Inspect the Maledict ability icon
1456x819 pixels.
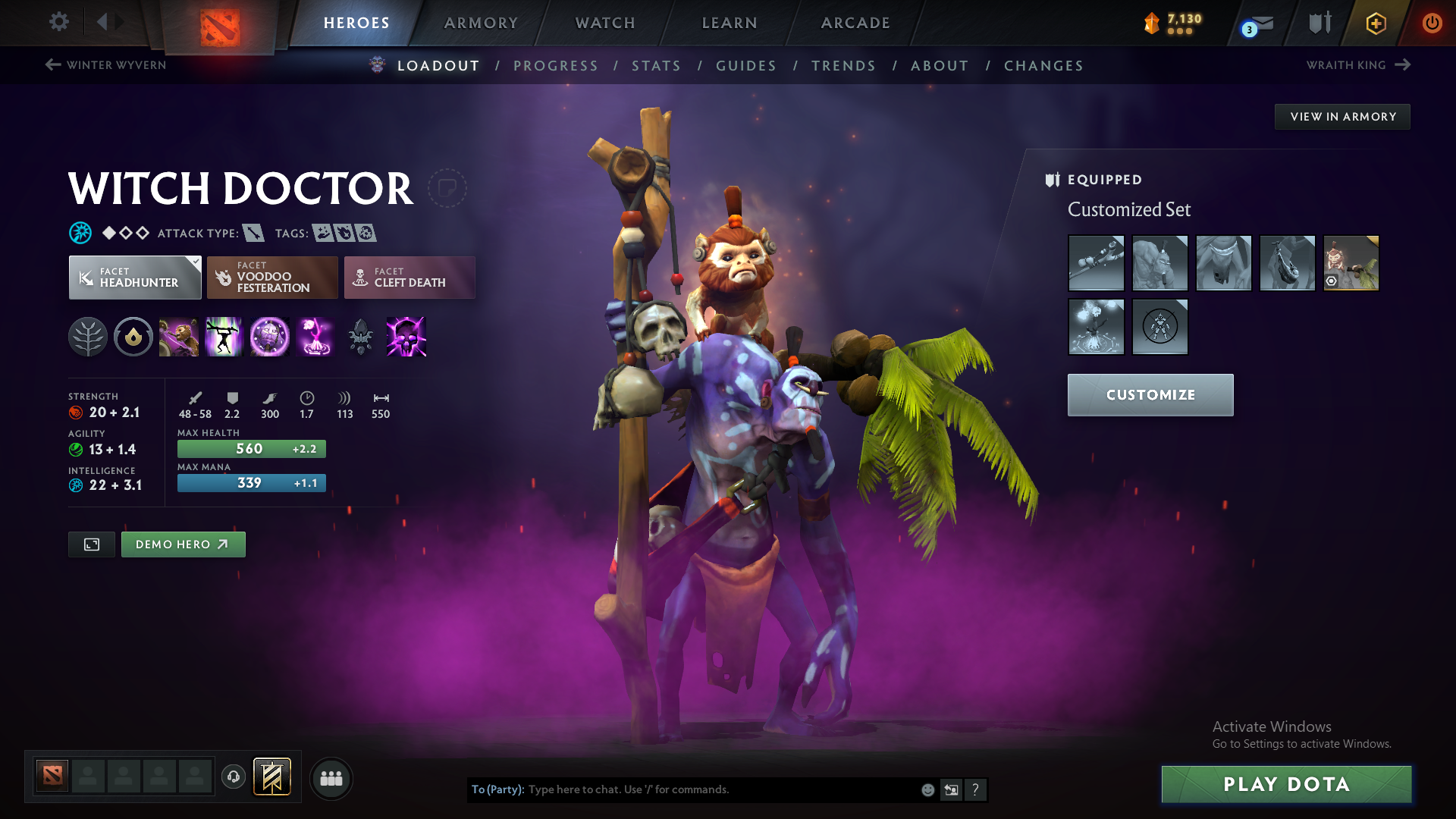click(270, 337)
